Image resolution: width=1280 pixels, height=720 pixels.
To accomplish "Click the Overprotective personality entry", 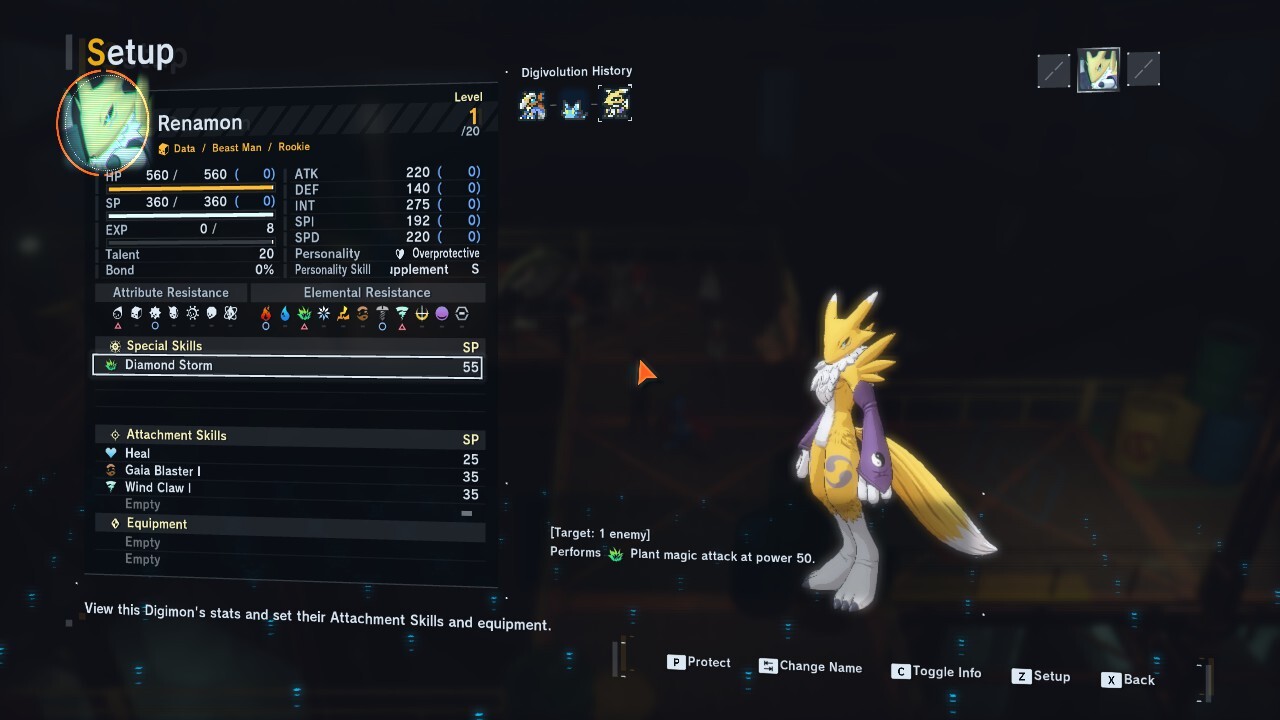I will [445, 254].
